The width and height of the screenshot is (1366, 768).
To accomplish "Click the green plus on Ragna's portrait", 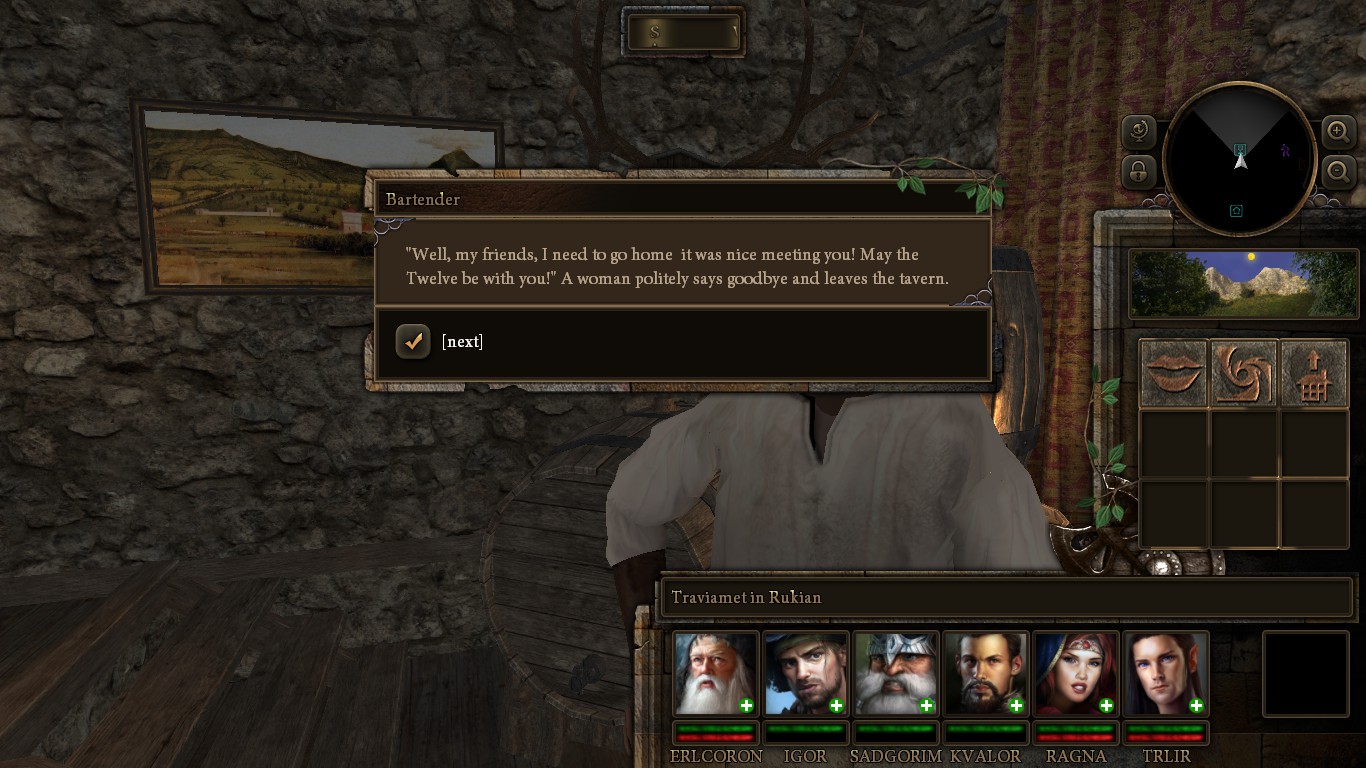I will pyautogui.click(x=1106, y=706).
